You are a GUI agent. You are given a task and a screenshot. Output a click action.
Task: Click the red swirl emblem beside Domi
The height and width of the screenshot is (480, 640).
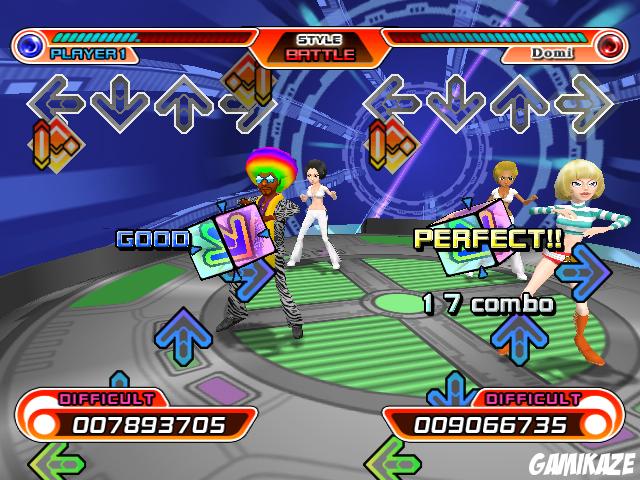[608, 45]
